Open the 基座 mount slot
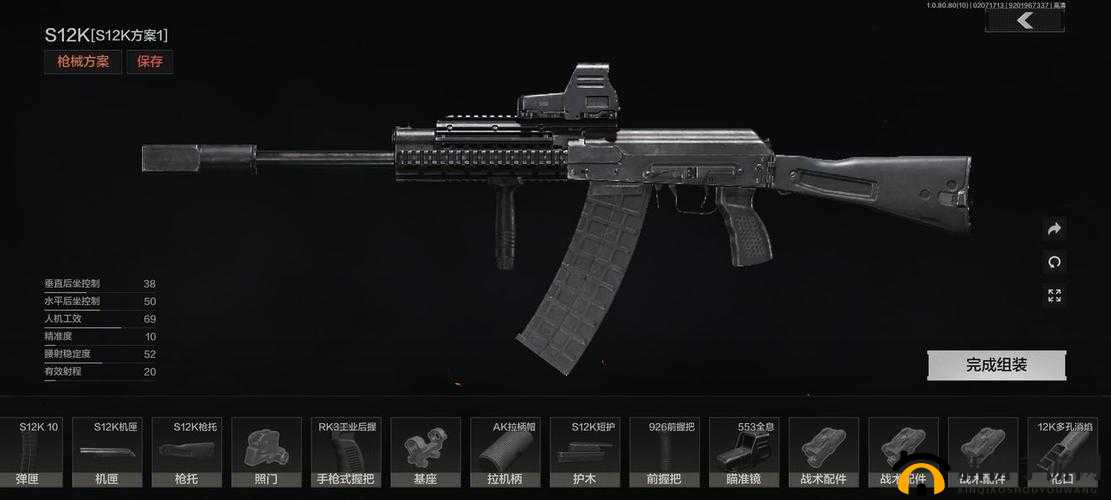This screenshot has height=500, width=1111. [x=425, y=453]
